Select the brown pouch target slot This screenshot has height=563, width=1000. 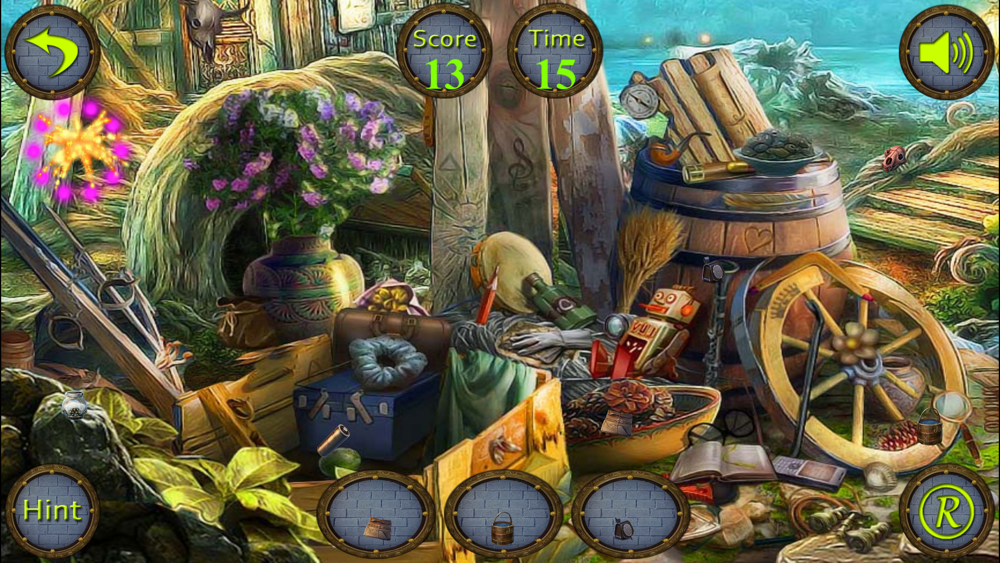[x=376, y=517]
